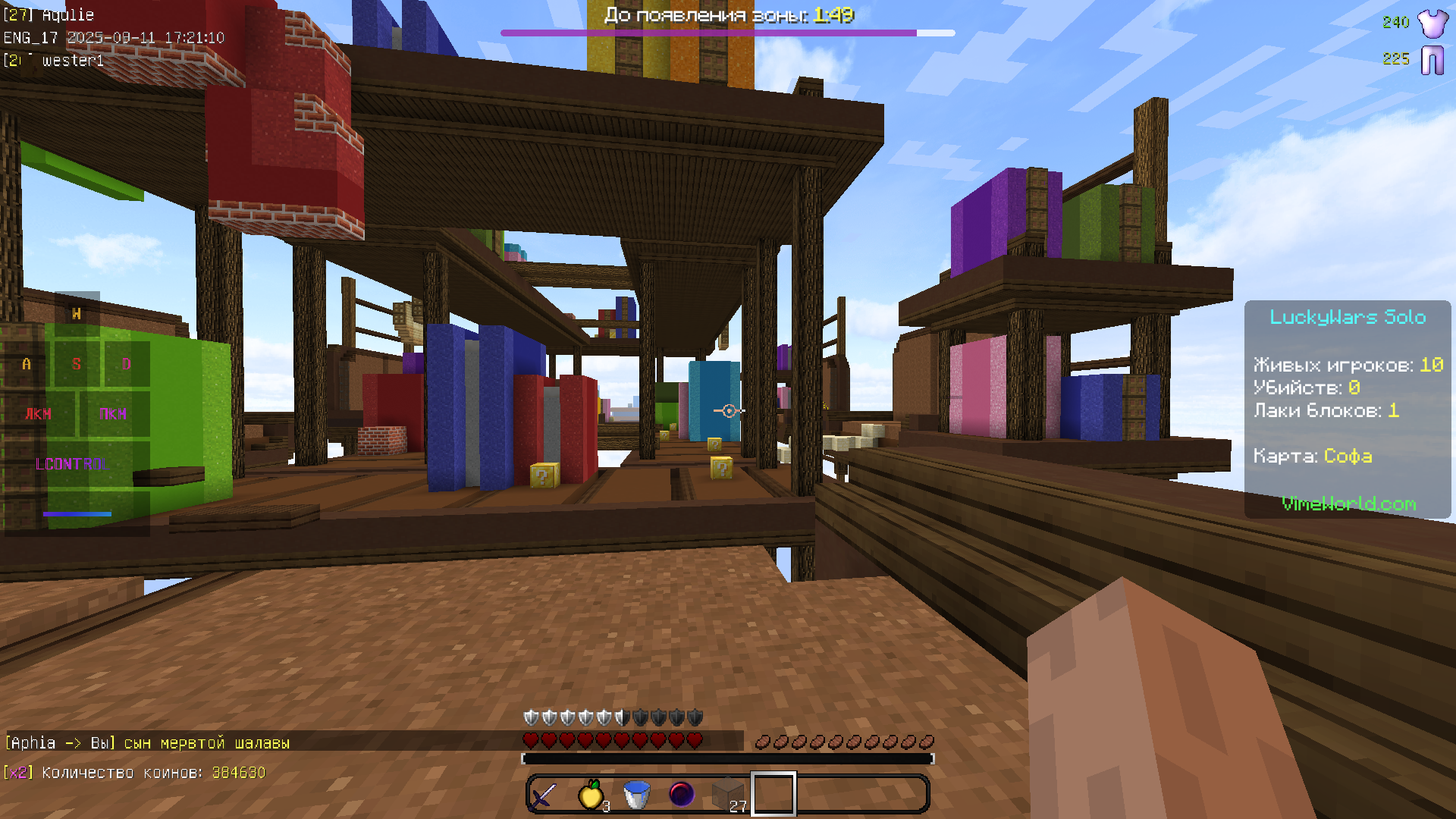
Task: Select the golden apple in the hotbar
Action: click(x=591, y=793)
